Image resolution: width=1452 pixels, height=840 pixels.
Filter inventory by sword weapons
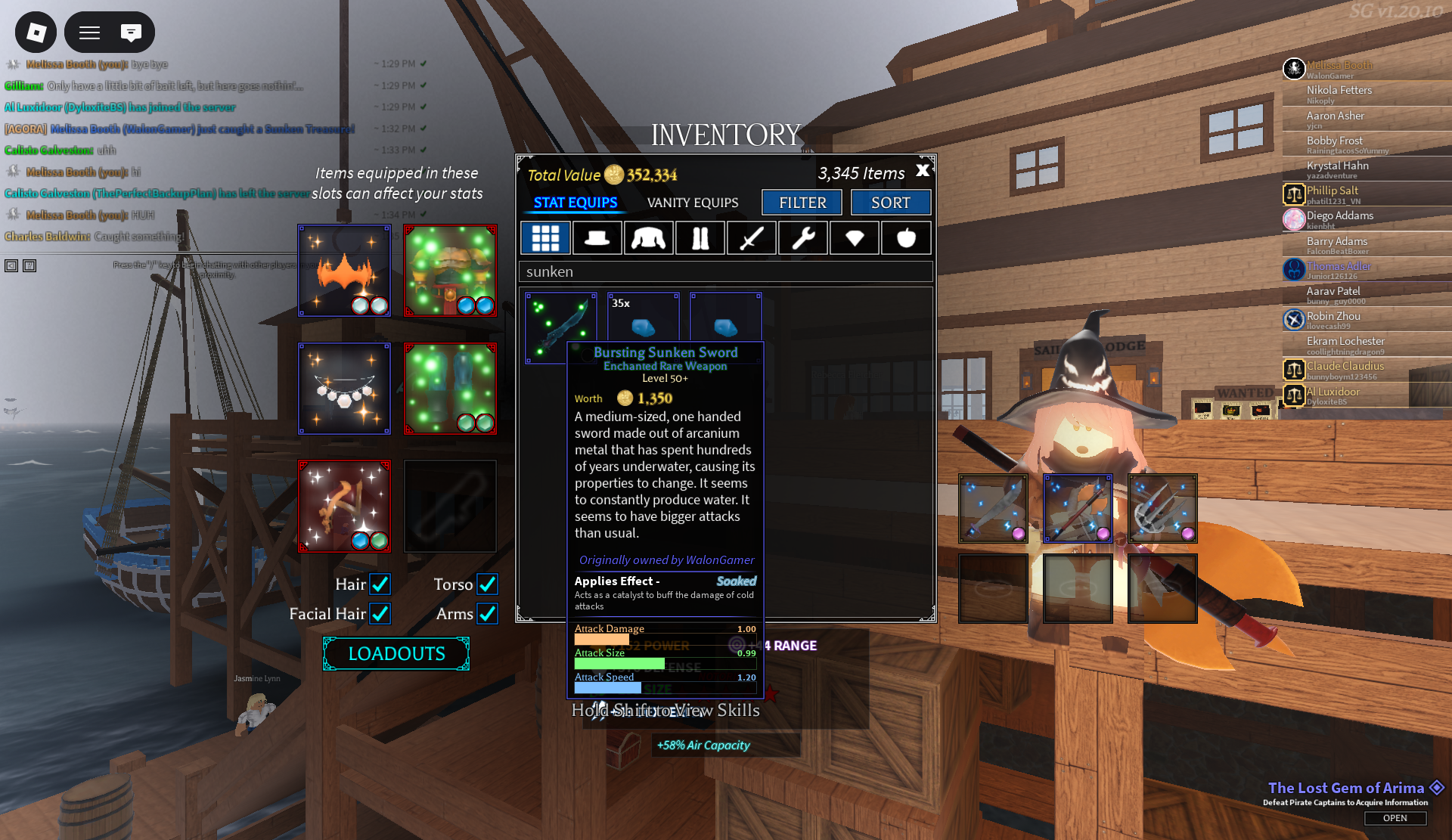tap(751, 238)
